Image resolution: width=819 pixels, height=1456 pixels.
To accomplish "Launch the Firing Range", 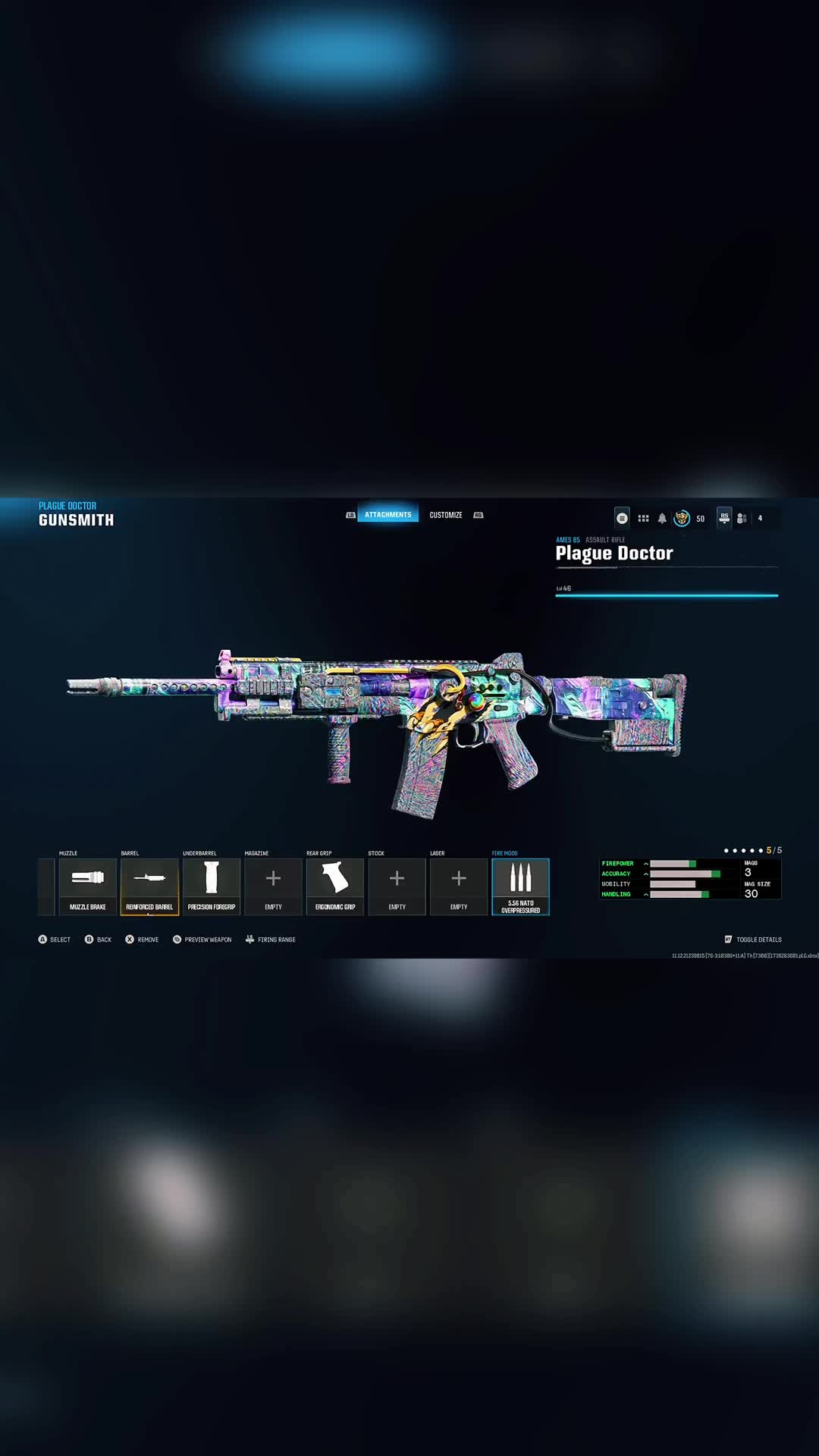I will pyautogui.click(x=271, y=940).
